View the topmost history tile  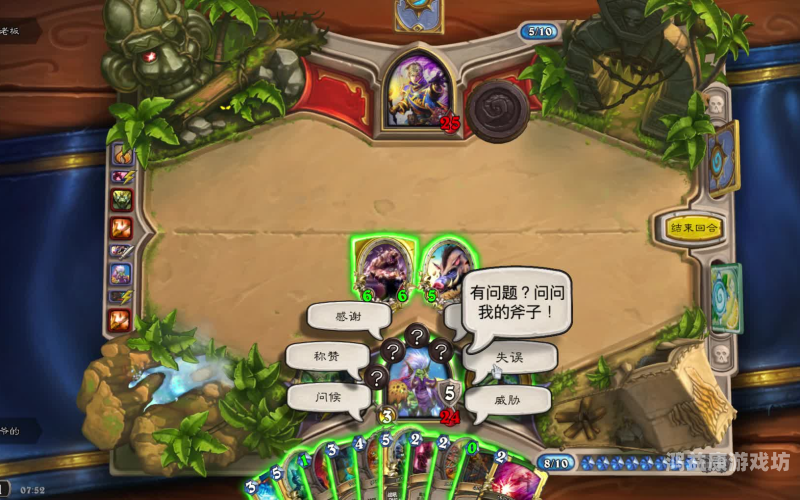[121, 153]
